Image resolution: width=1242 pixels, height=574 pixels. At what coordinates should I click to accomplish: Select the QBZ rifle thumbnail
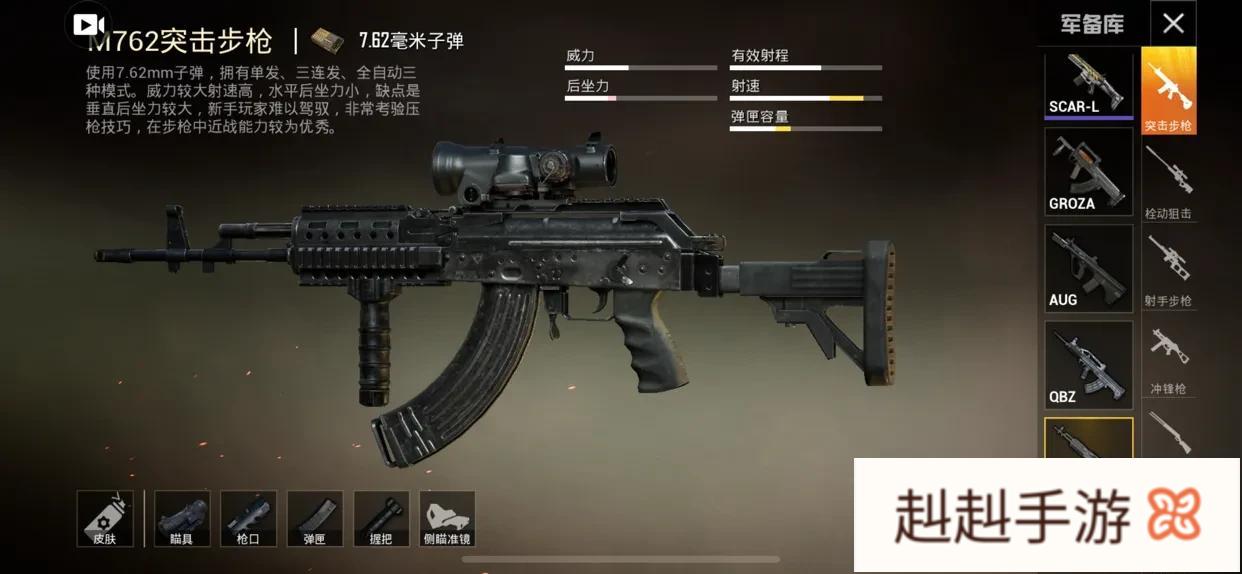pyautogui.click(x=1088, y=364)
